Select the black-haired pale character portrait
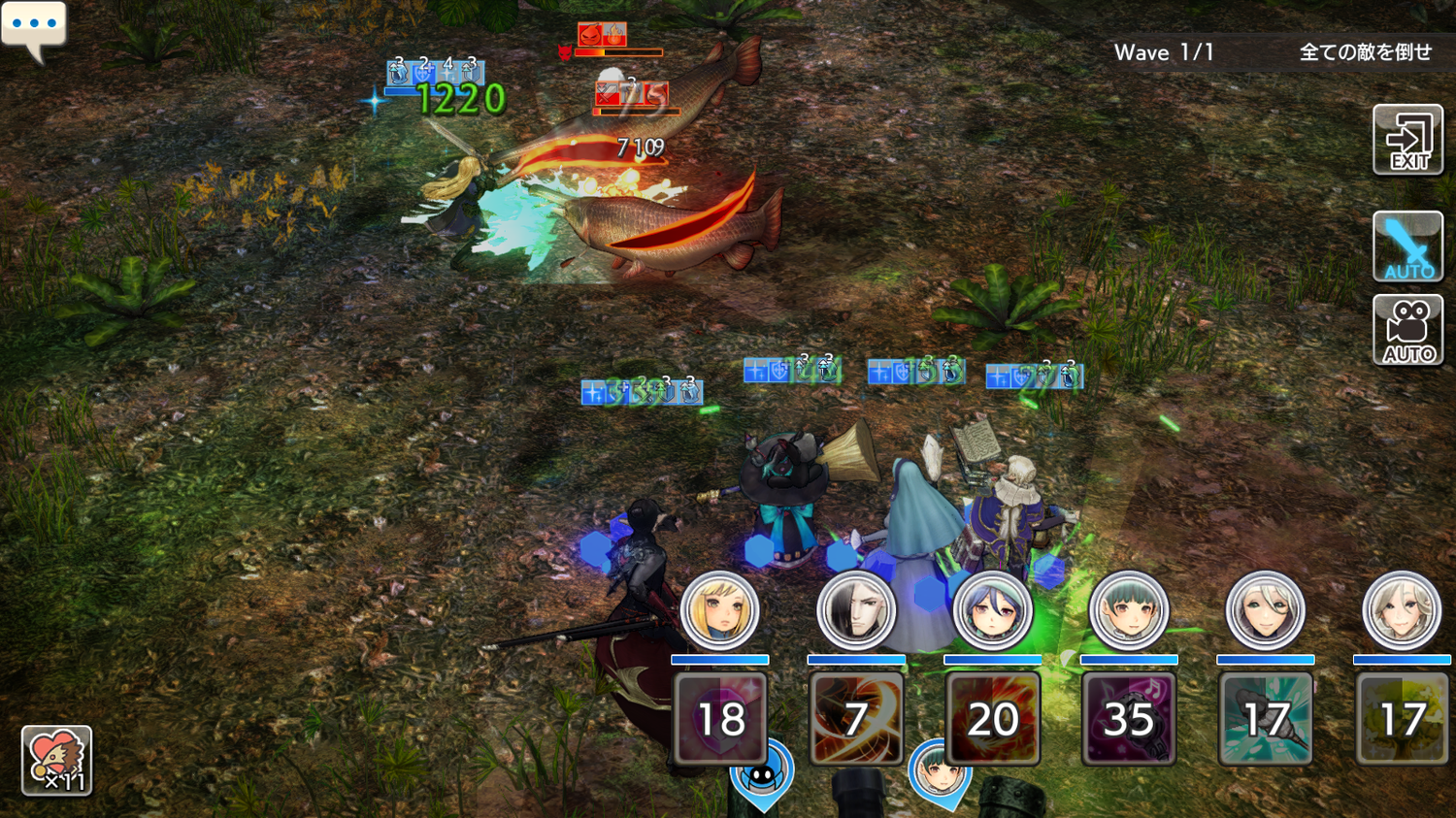The width and height of the screenshot is (1456, 818). 856,610
